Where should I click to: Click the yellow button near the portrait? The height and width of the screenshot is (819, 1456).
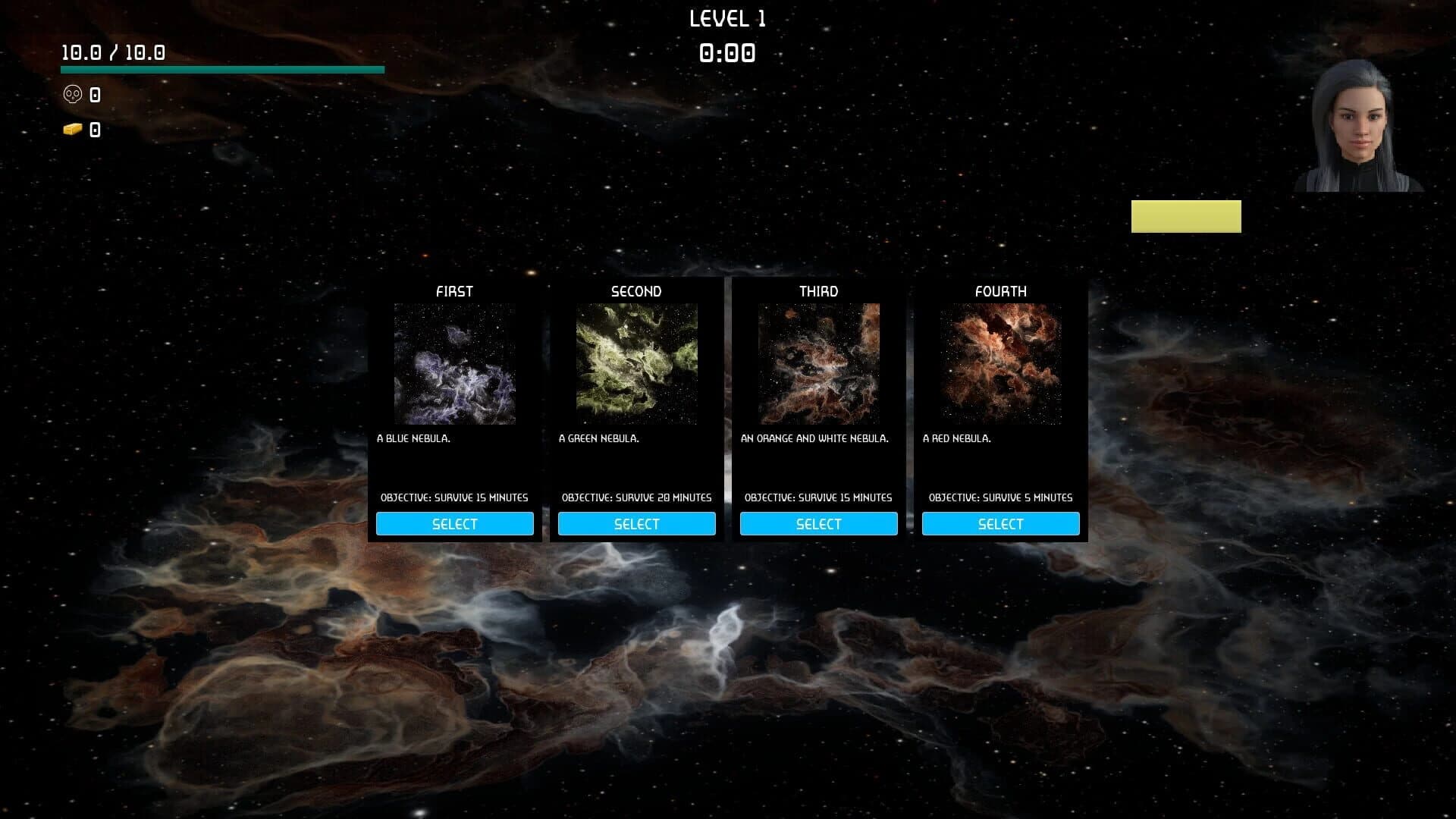tap(1185, 216)
